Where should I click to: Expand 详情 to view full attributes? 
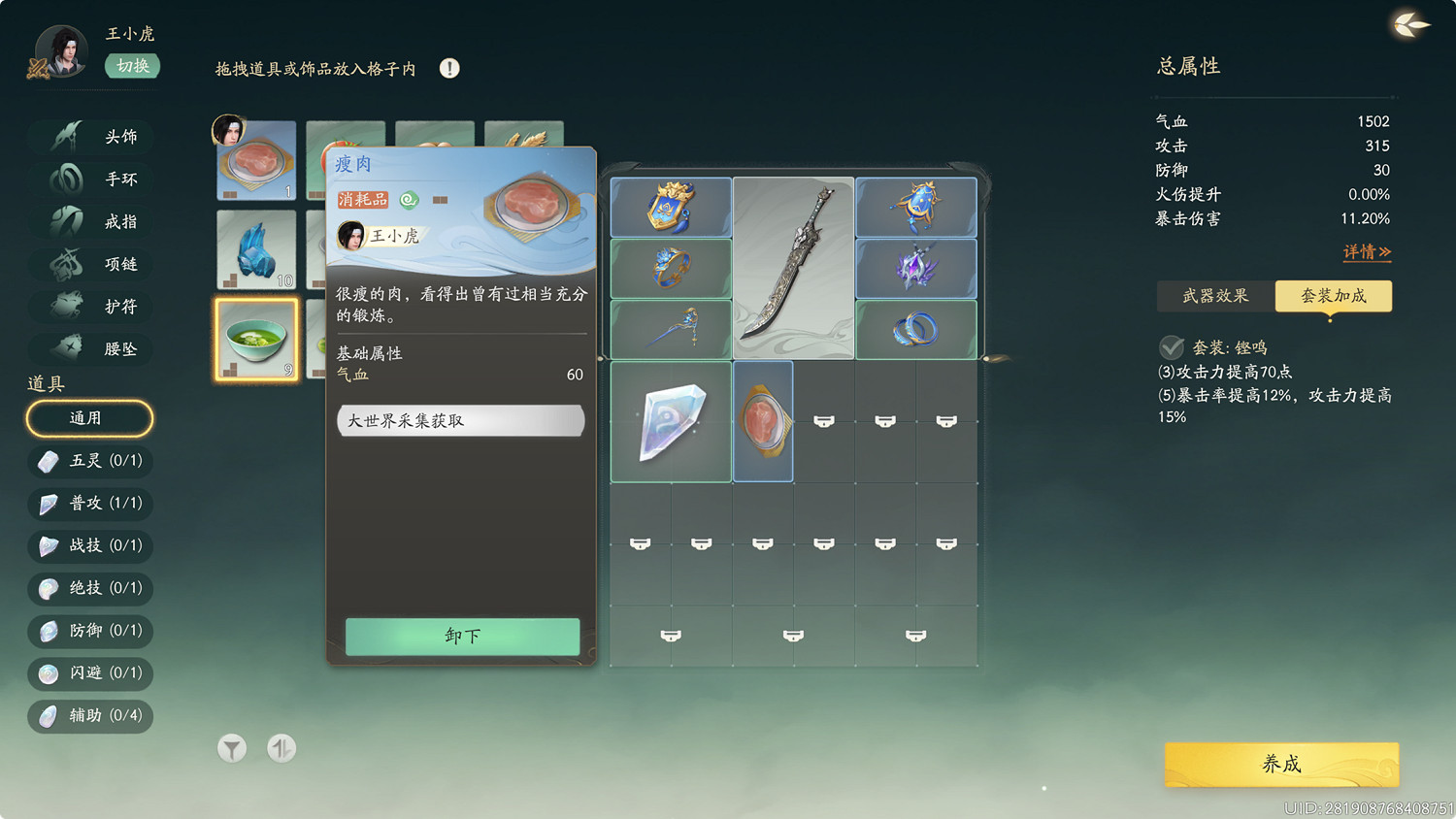click(x=1367, y=251)
